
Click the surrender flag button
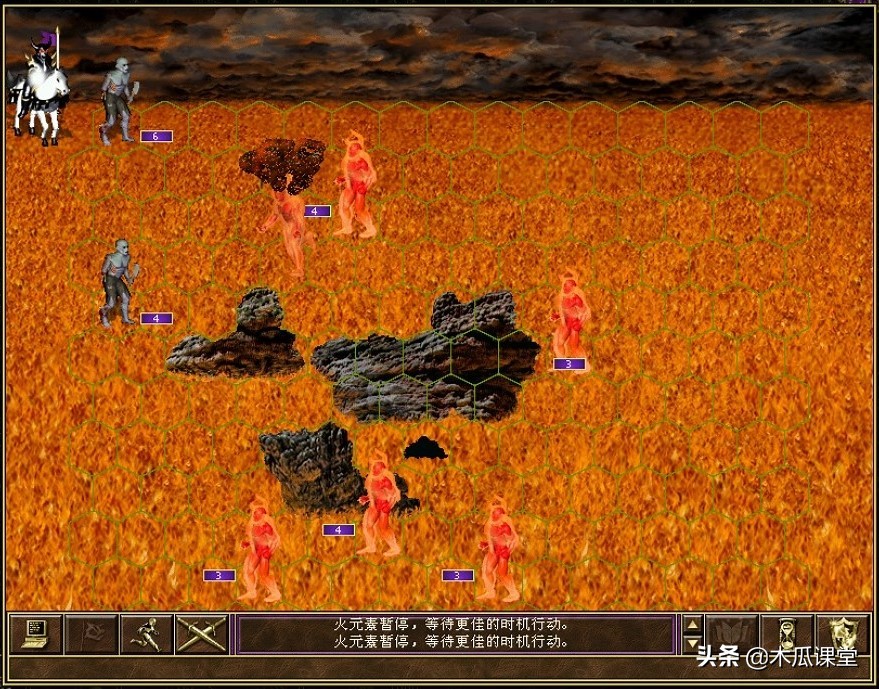(91, 633)
